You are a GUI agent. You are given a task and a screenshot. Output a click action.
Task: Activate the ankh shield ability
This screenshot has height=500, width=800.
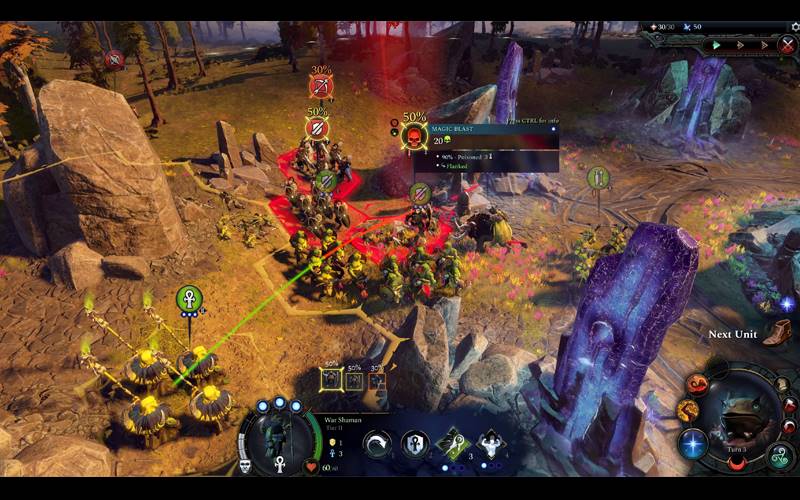415,444
